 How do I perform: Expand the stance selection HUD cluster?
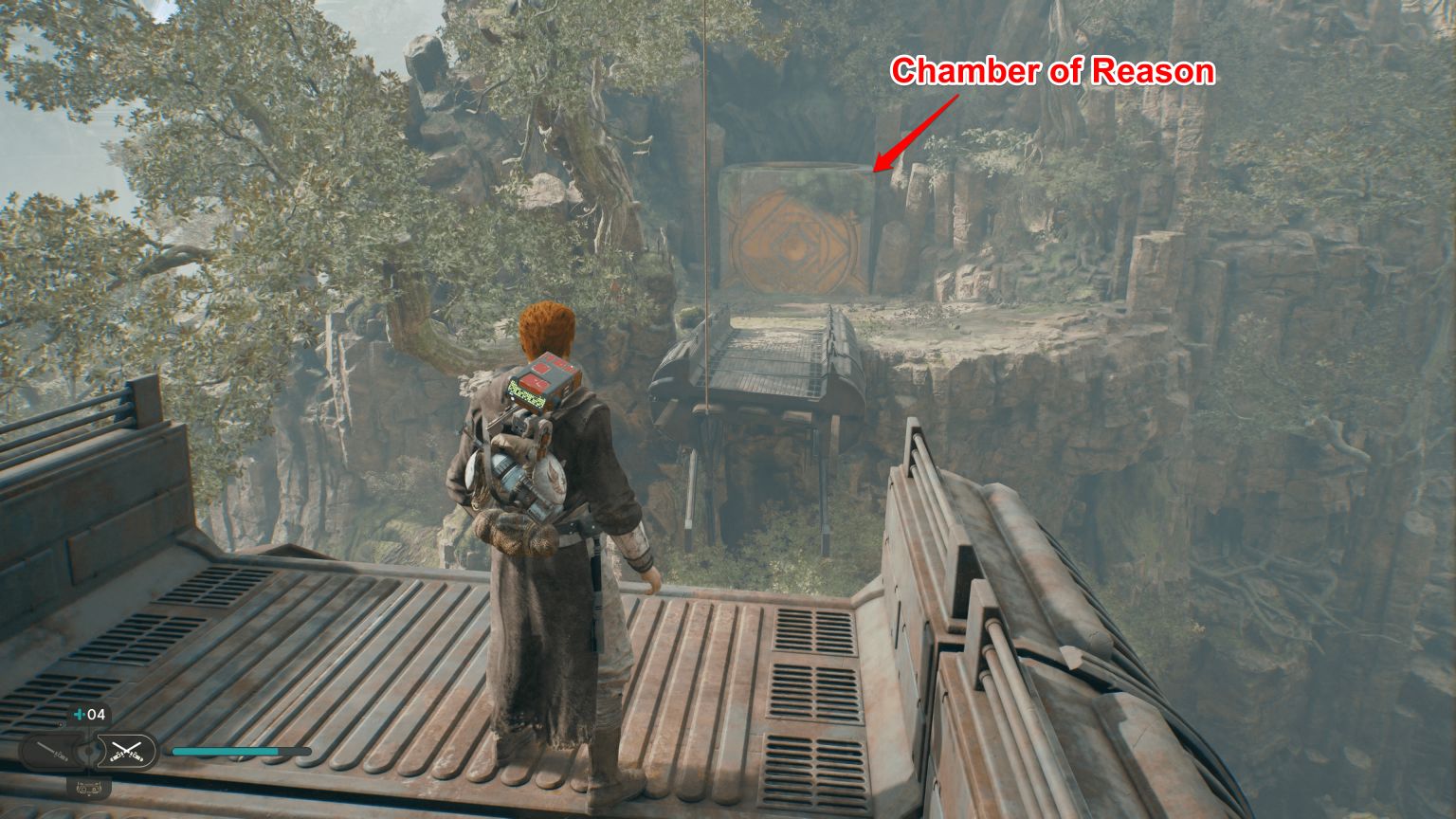pyautogui.click(x=87, y=751)
